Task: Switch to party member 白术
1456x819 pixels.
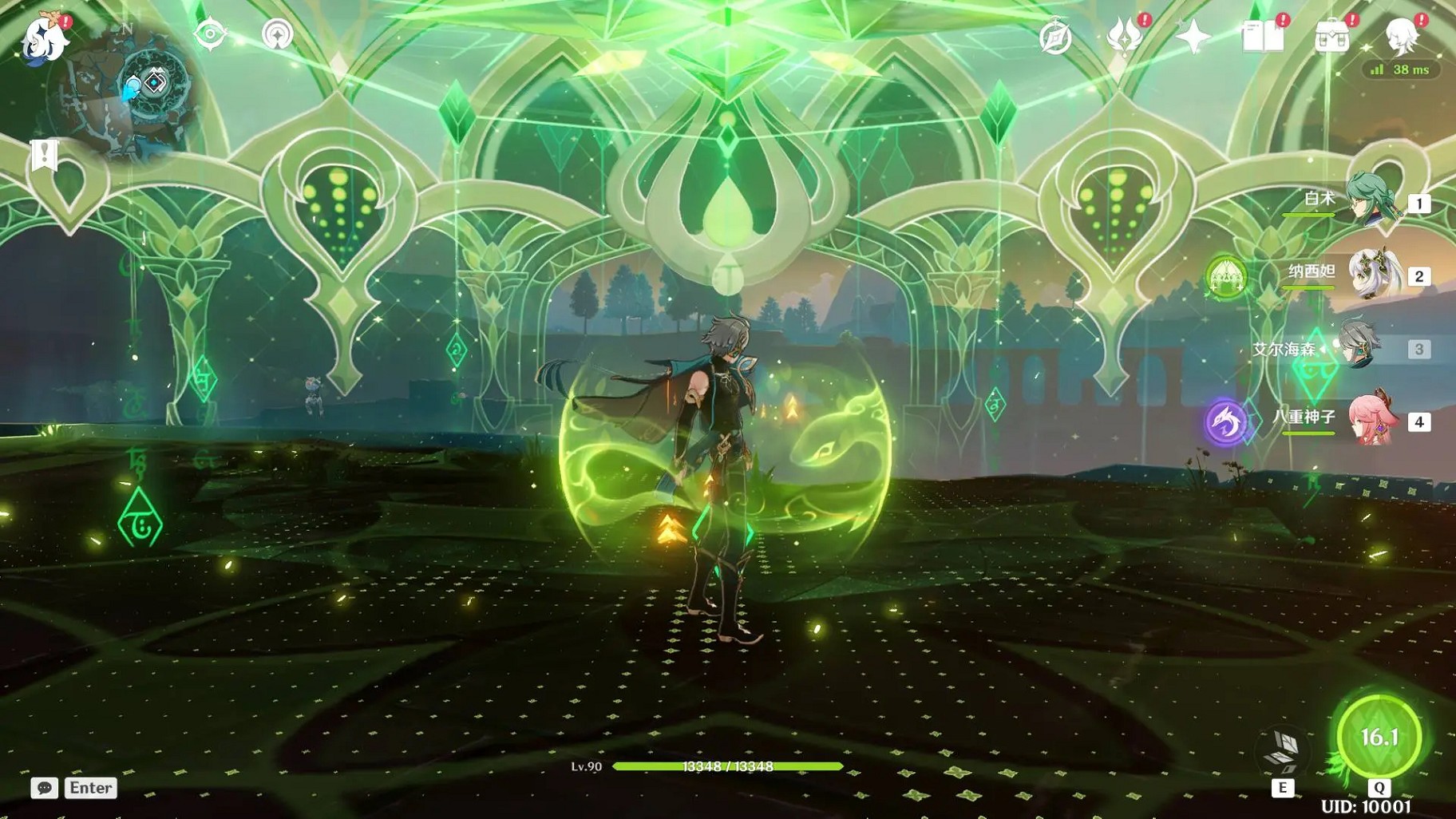Action: (x=1371, y=200)
